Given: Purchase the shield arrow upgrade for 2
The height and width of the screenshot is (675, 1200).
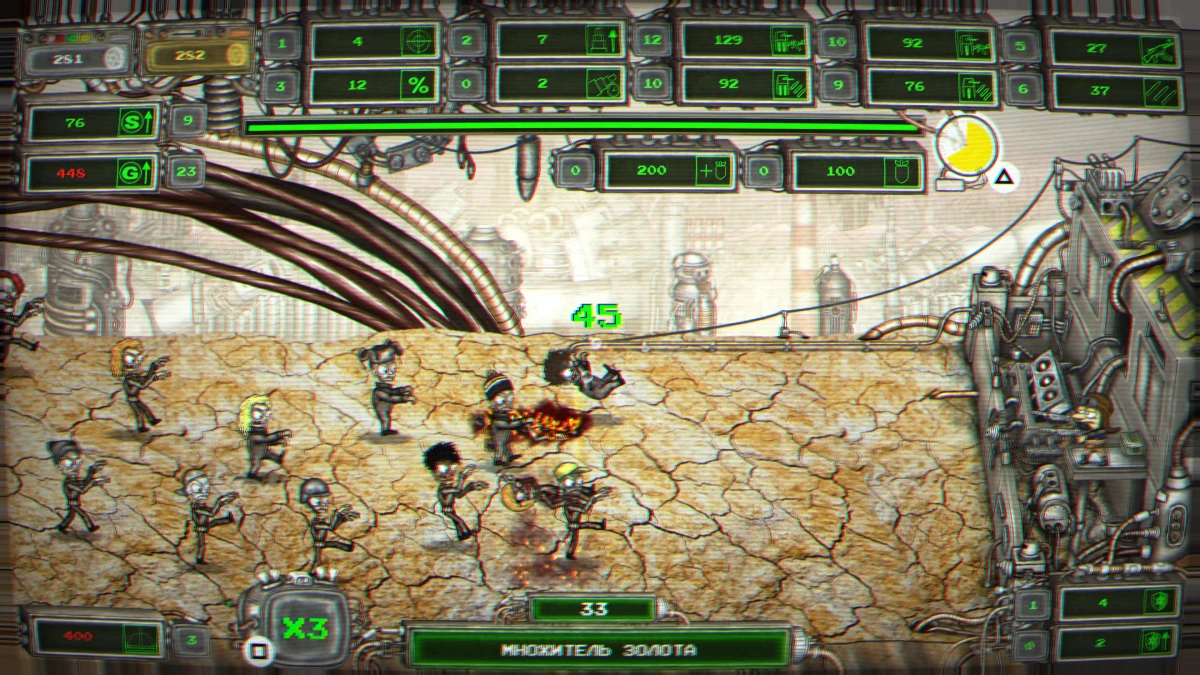Looking at the screenshot, I should (x=1117, y=641).
